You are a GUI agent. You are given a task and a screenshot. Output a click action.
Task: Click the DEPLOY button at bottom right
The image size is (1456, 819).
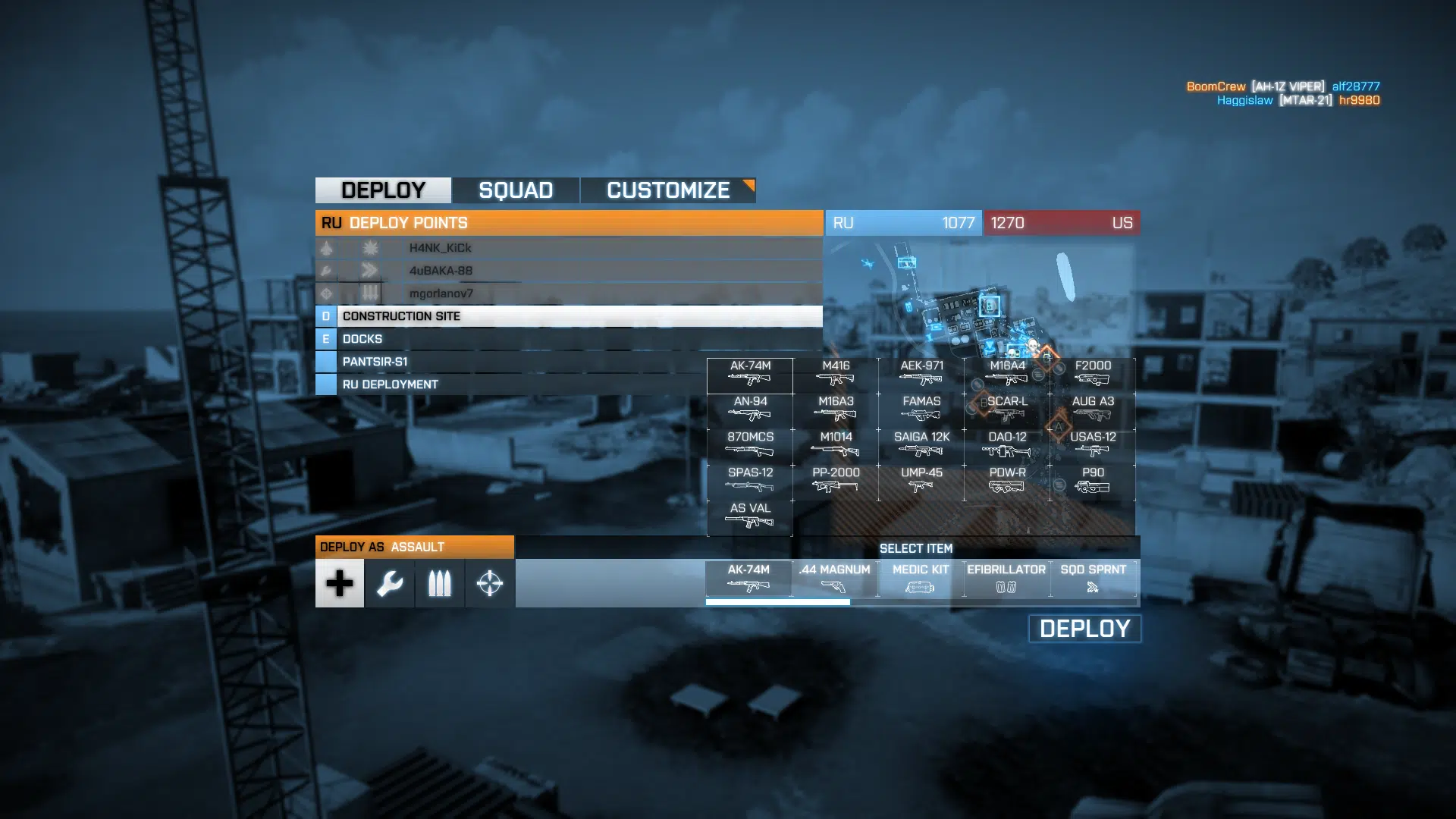pos(1084,629)
